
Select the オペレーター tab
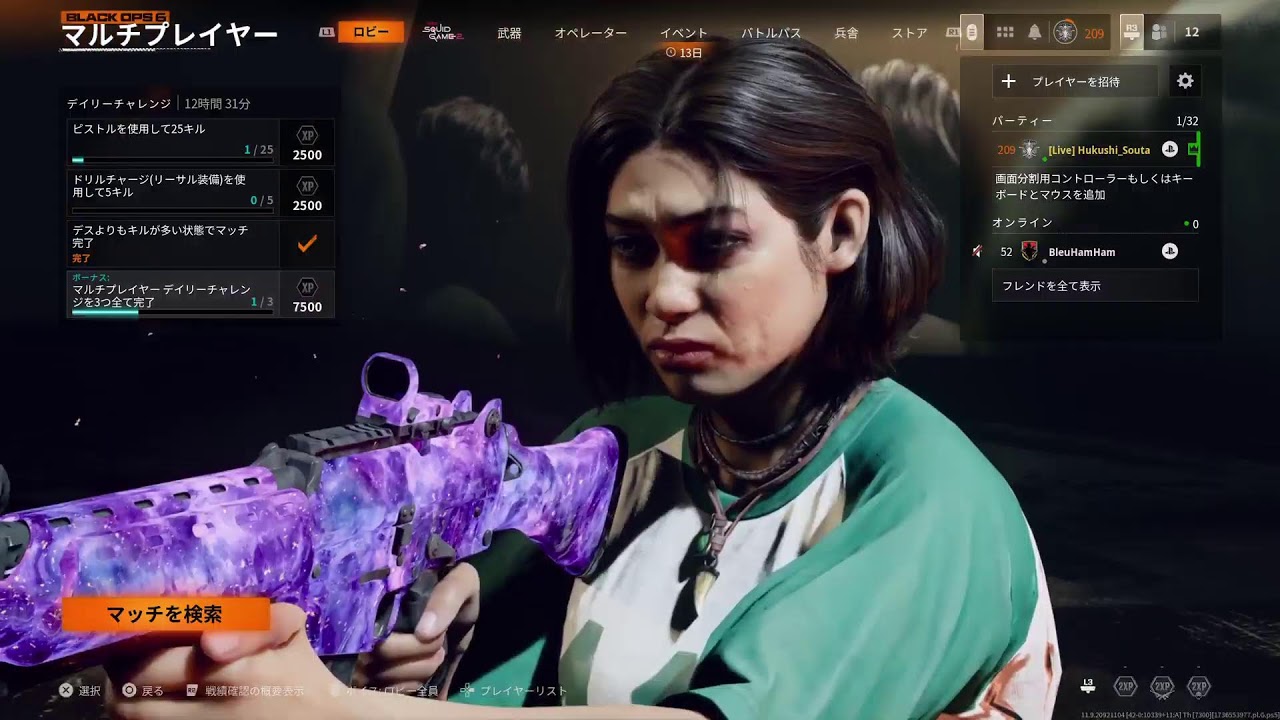tap(591, 33)
